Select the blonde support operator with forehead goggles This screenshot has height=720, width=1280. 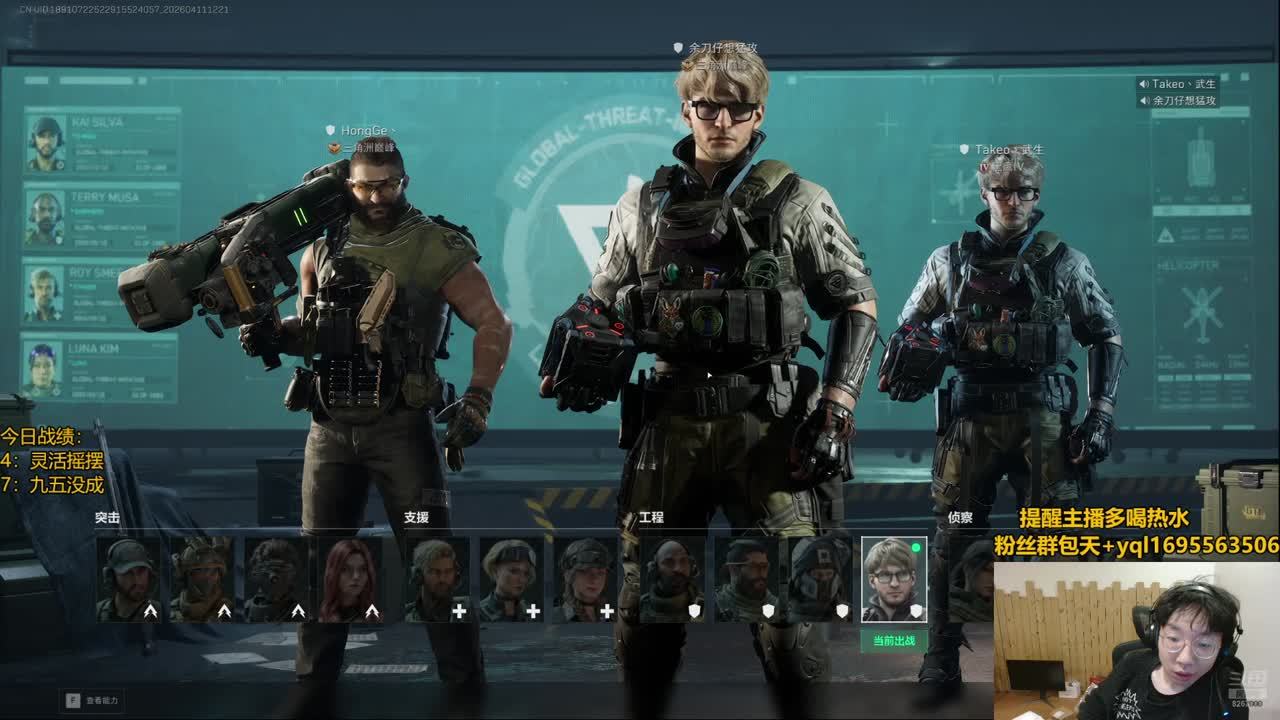[x=511, y=580]
